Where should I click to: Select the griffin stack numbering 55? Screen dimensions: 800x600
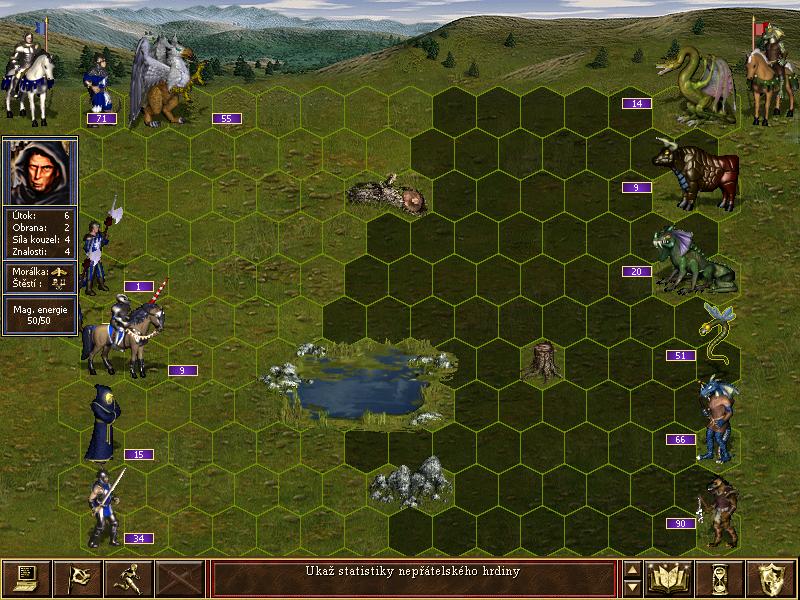165,85
